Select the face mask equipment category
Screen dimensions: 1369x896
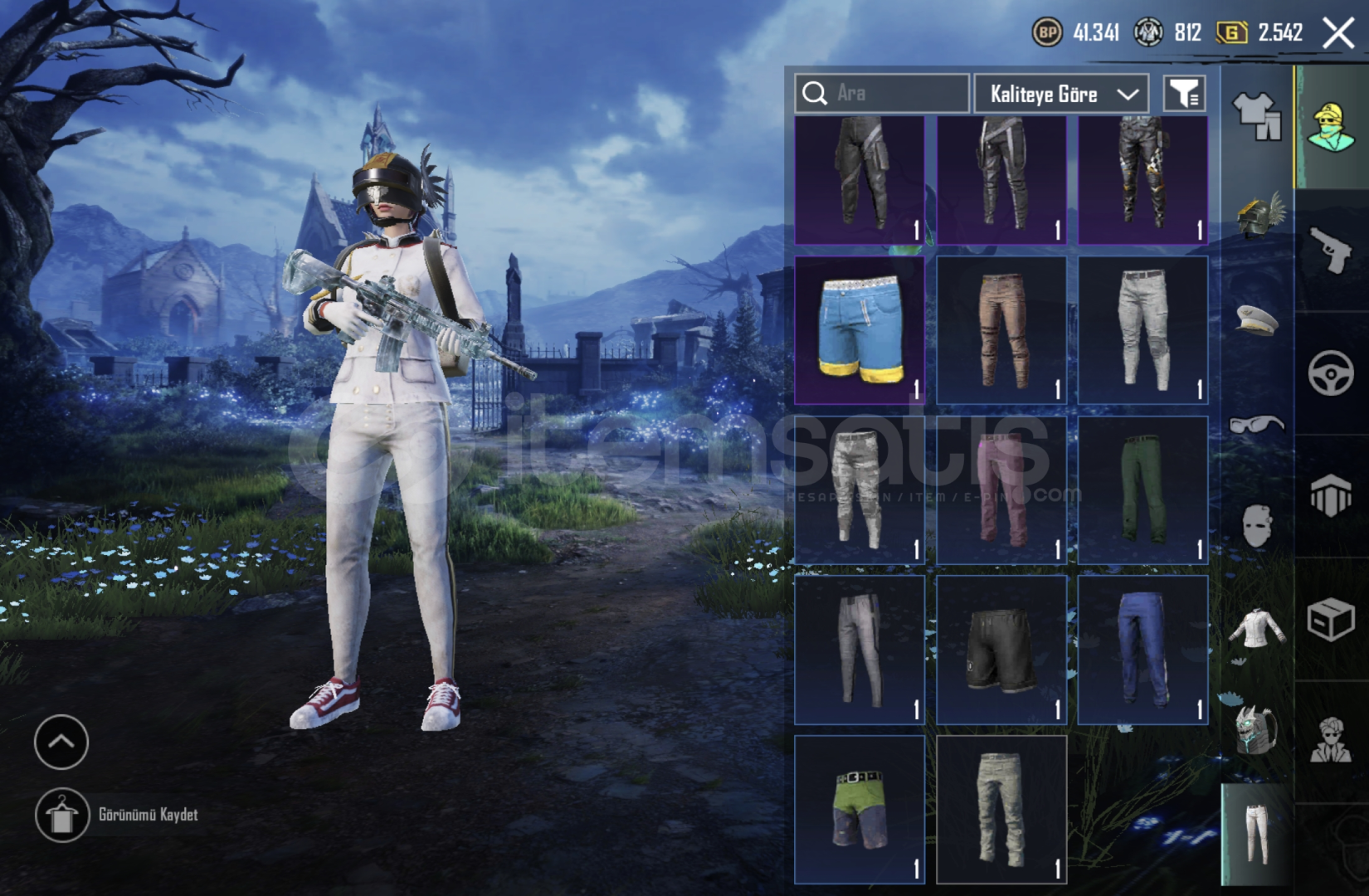coord(1257,526)
